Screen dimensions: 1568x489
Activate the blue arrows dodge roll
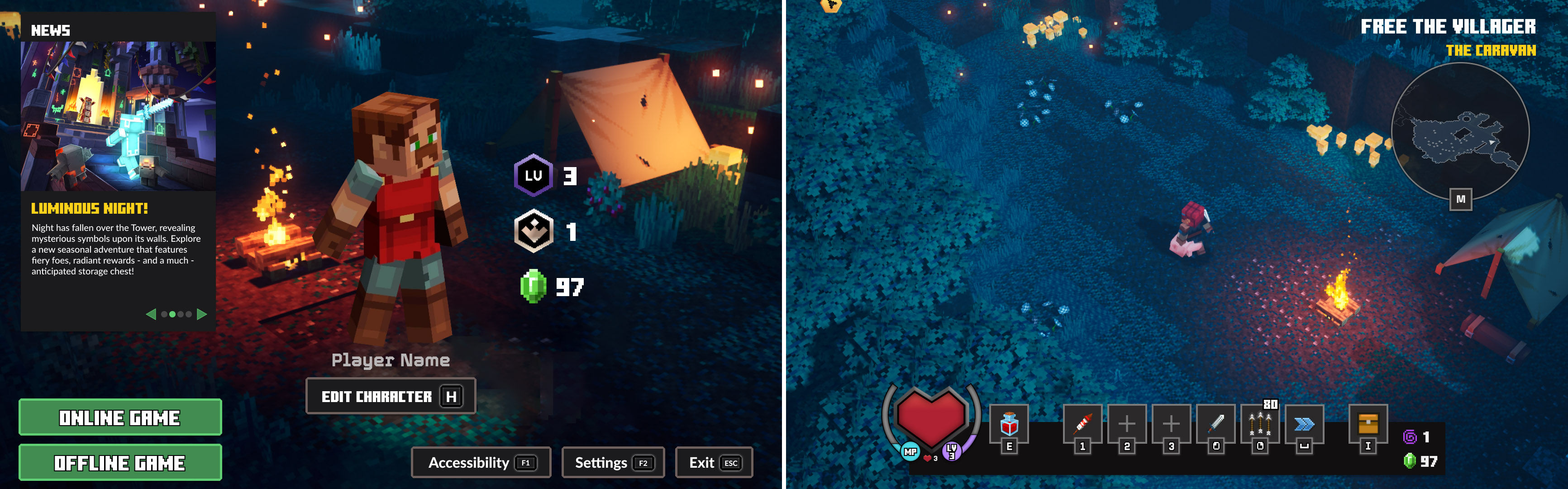click(x=1304, y=424)
